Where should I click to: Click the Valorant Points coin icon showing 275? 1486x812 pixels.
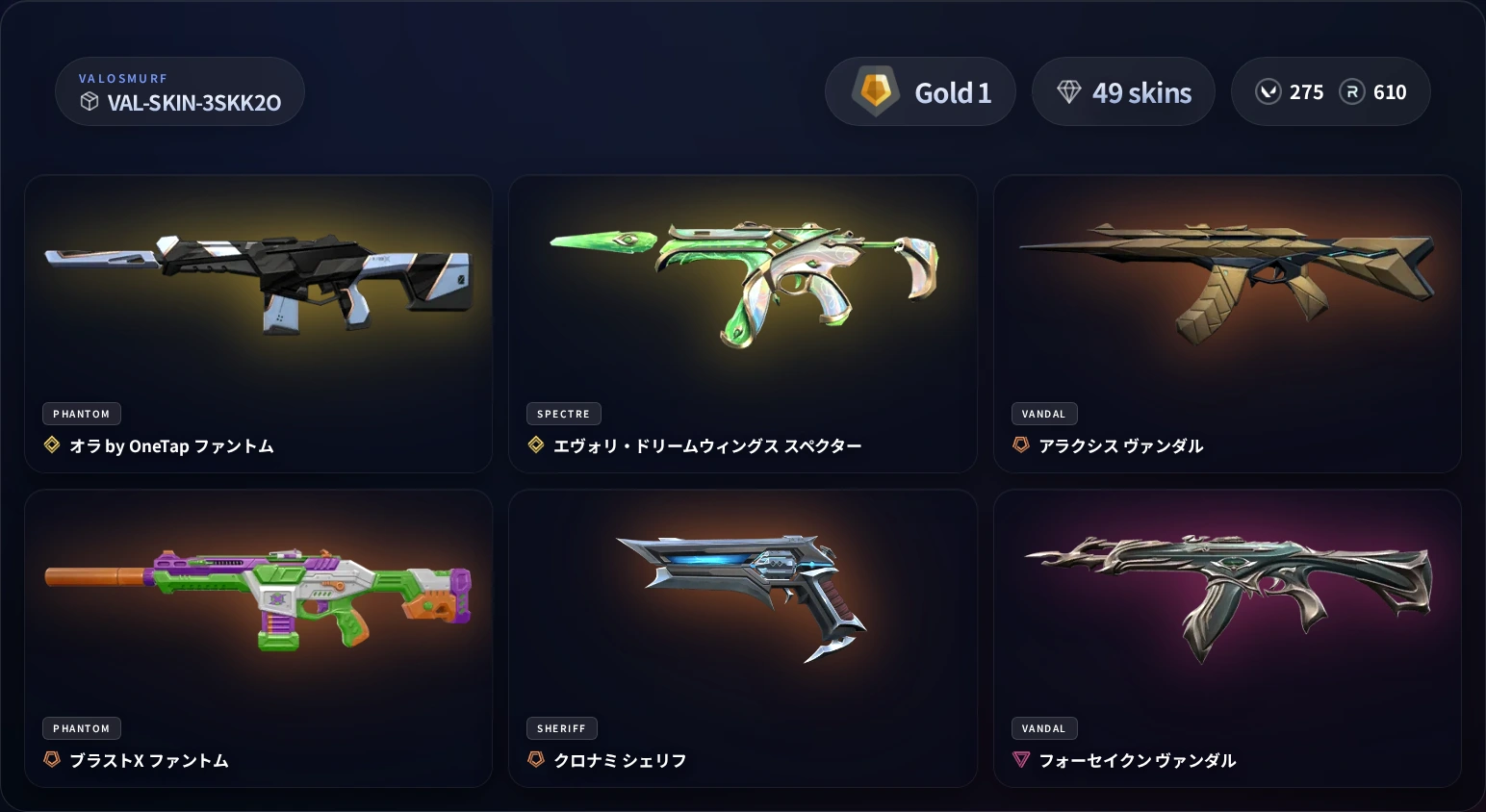[x=1268, y=91]
